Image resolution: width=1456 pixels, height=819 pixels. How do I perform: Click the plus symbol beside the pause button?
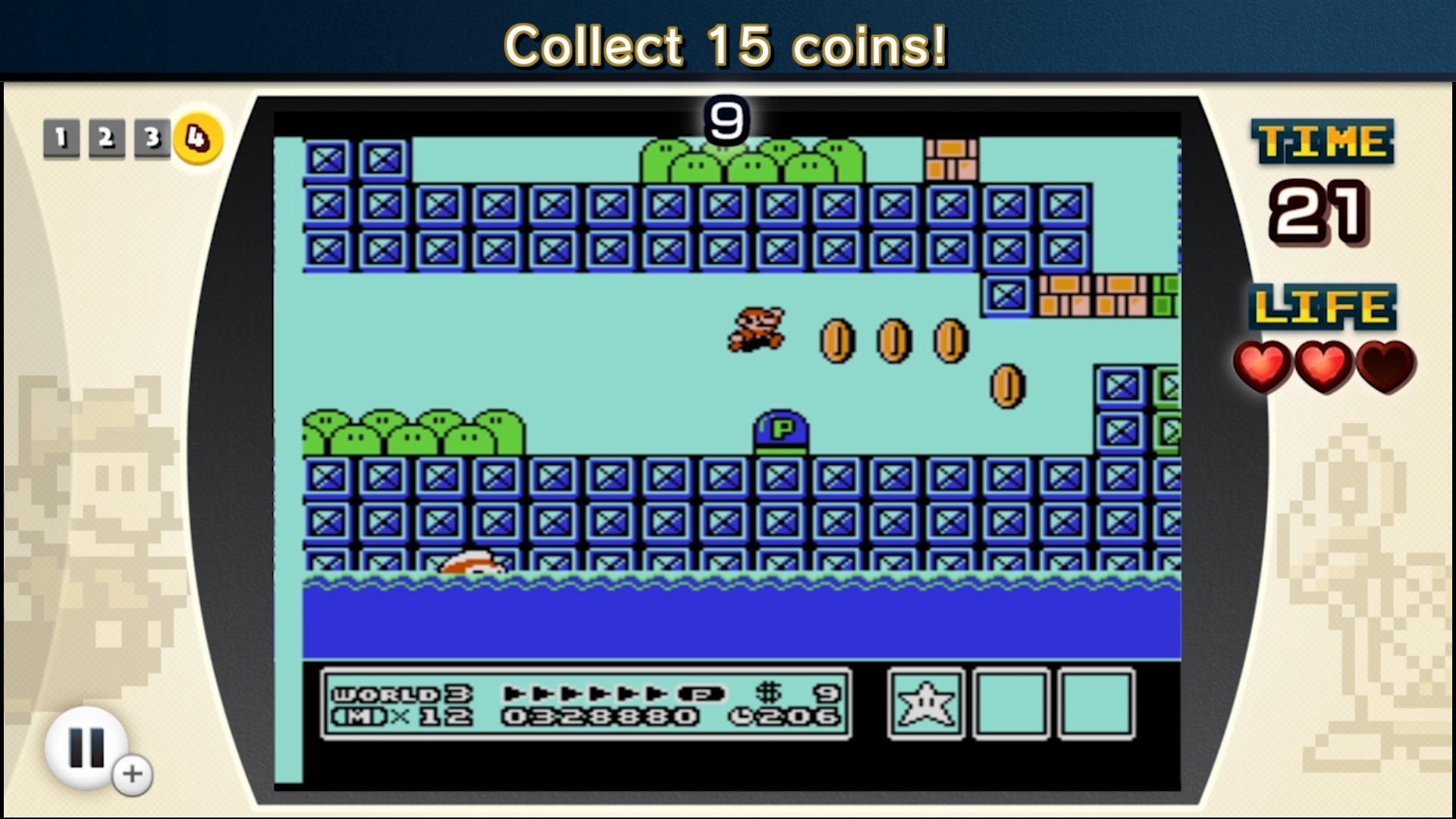pyautogui.click(x=132, y=773)
